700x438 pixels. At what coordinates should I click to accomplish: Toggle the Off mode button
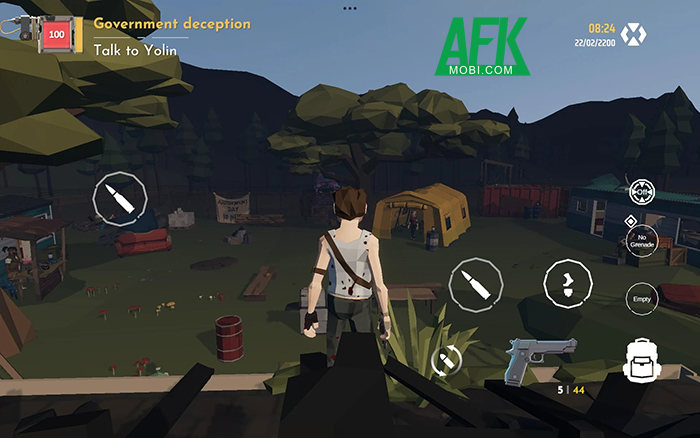click(642, 191)
